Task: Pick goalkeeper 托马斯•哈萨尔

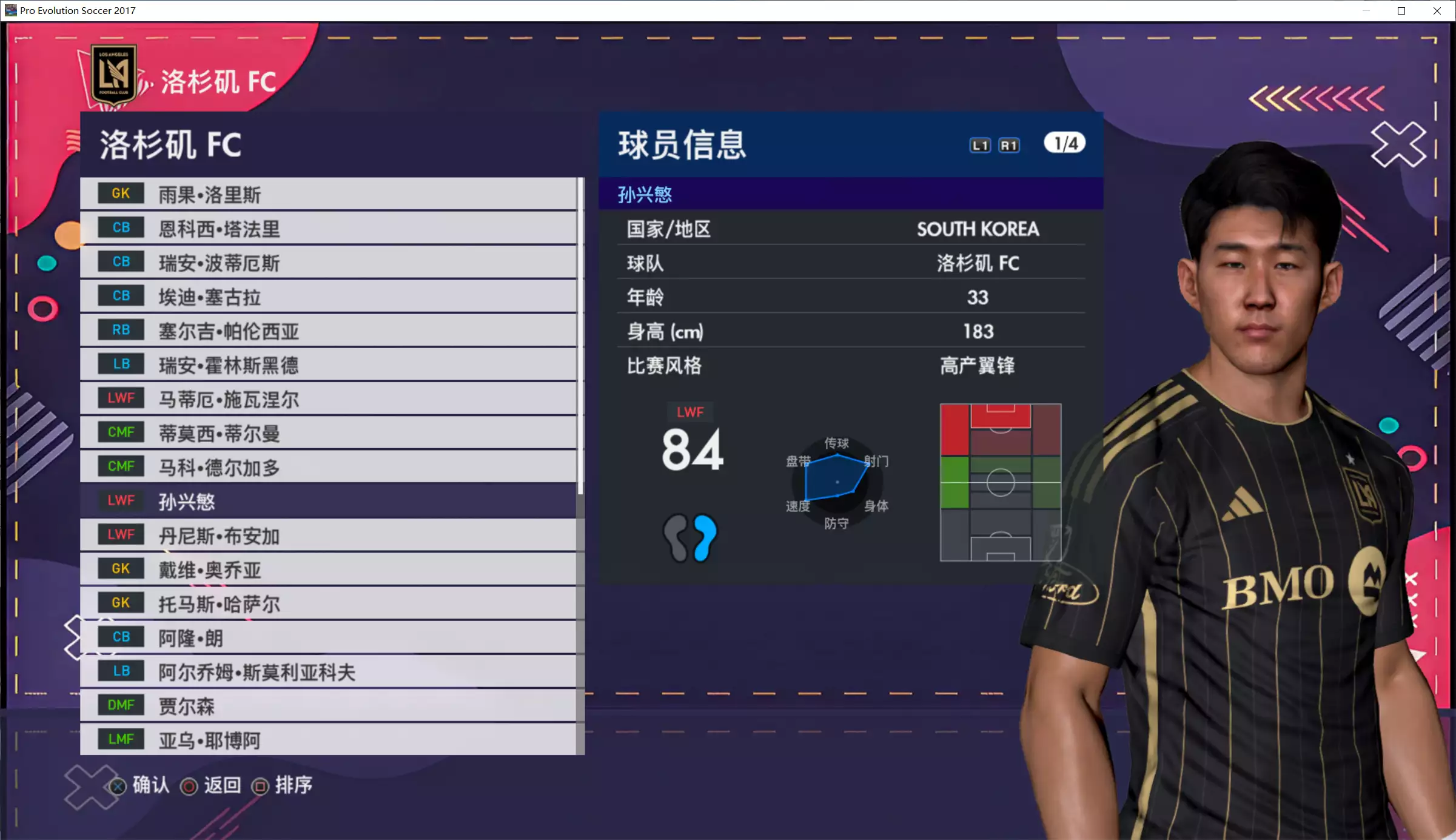Action: click(x=327, y=603)
